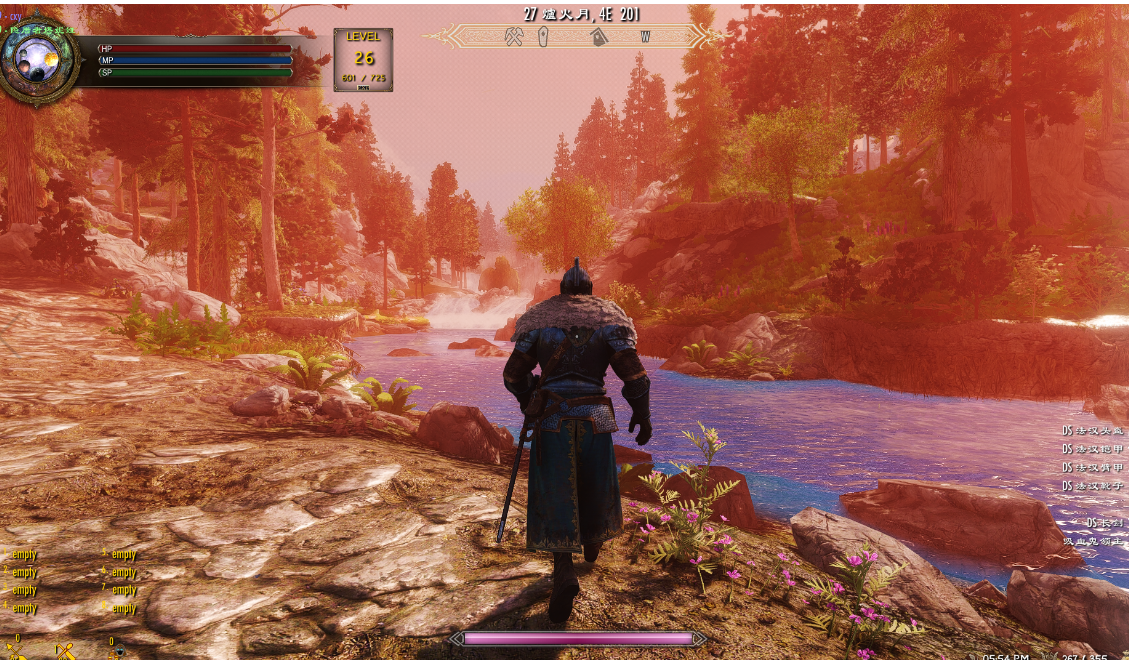Select the DS 法汉靴子 boots entry
The image size is (1129, 660).
1092,485
